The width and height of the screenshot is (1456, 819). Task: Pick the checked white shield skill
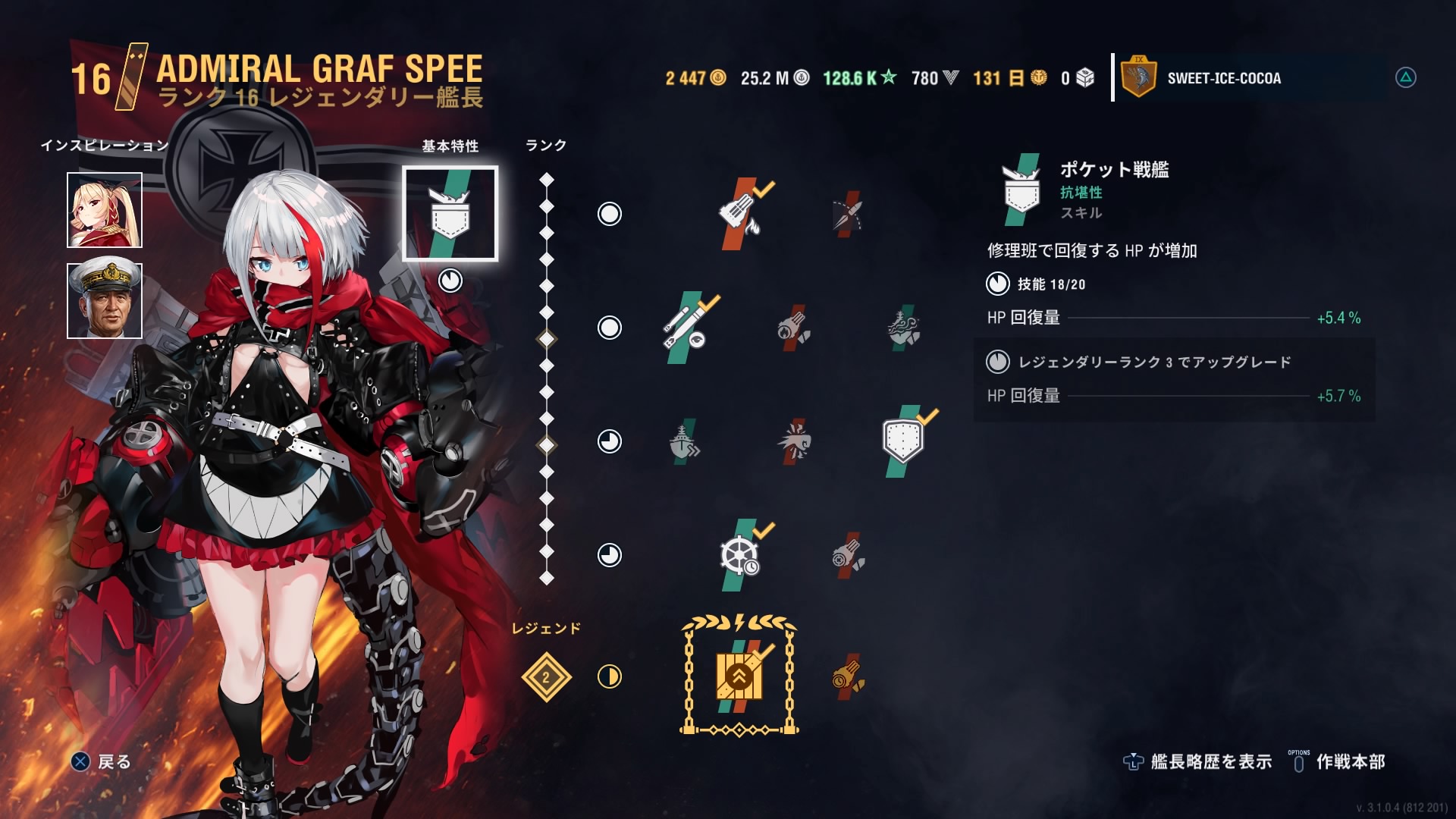point(903,441)
